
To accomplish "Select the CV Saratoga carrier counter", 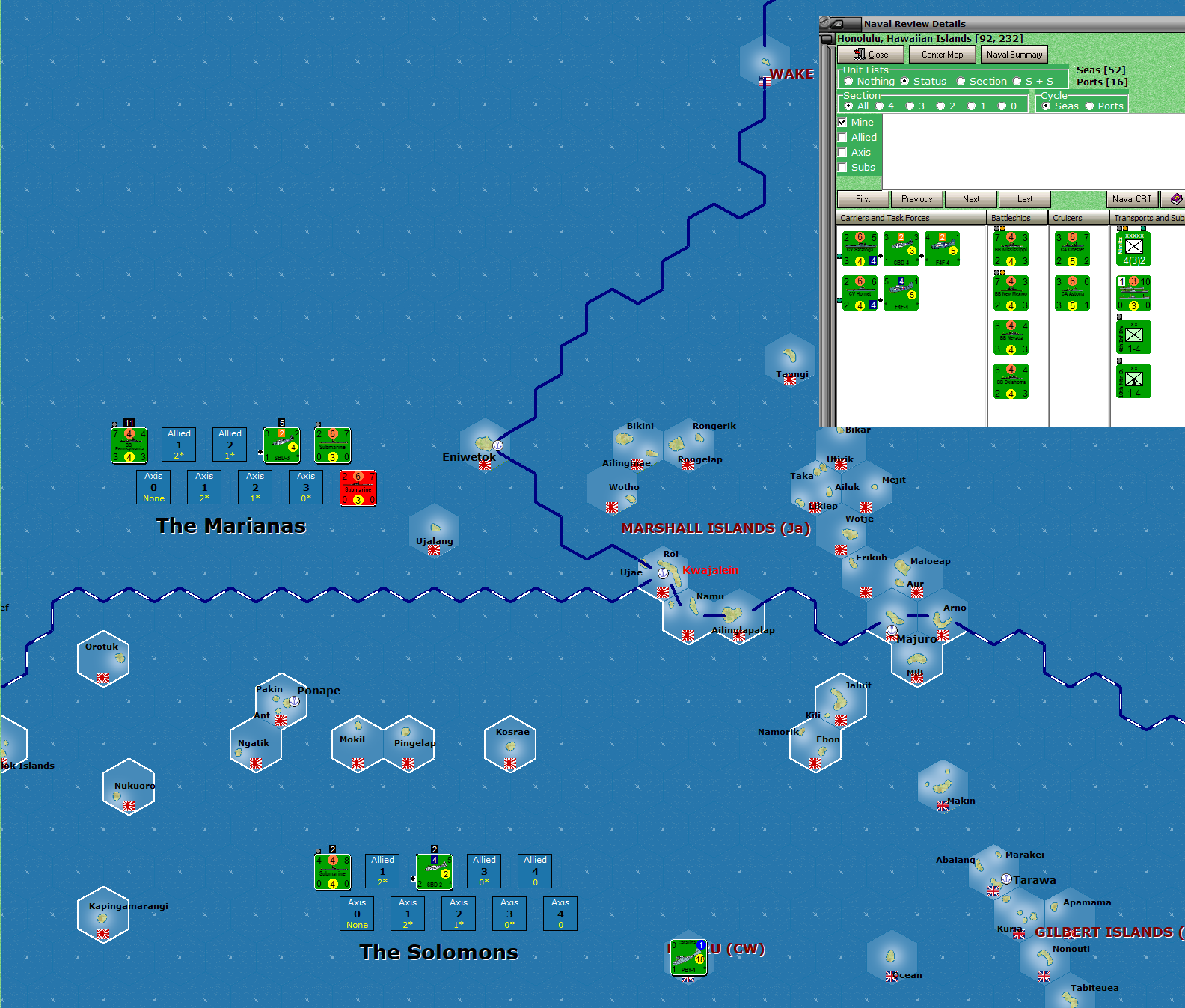I will coord(860,248).
